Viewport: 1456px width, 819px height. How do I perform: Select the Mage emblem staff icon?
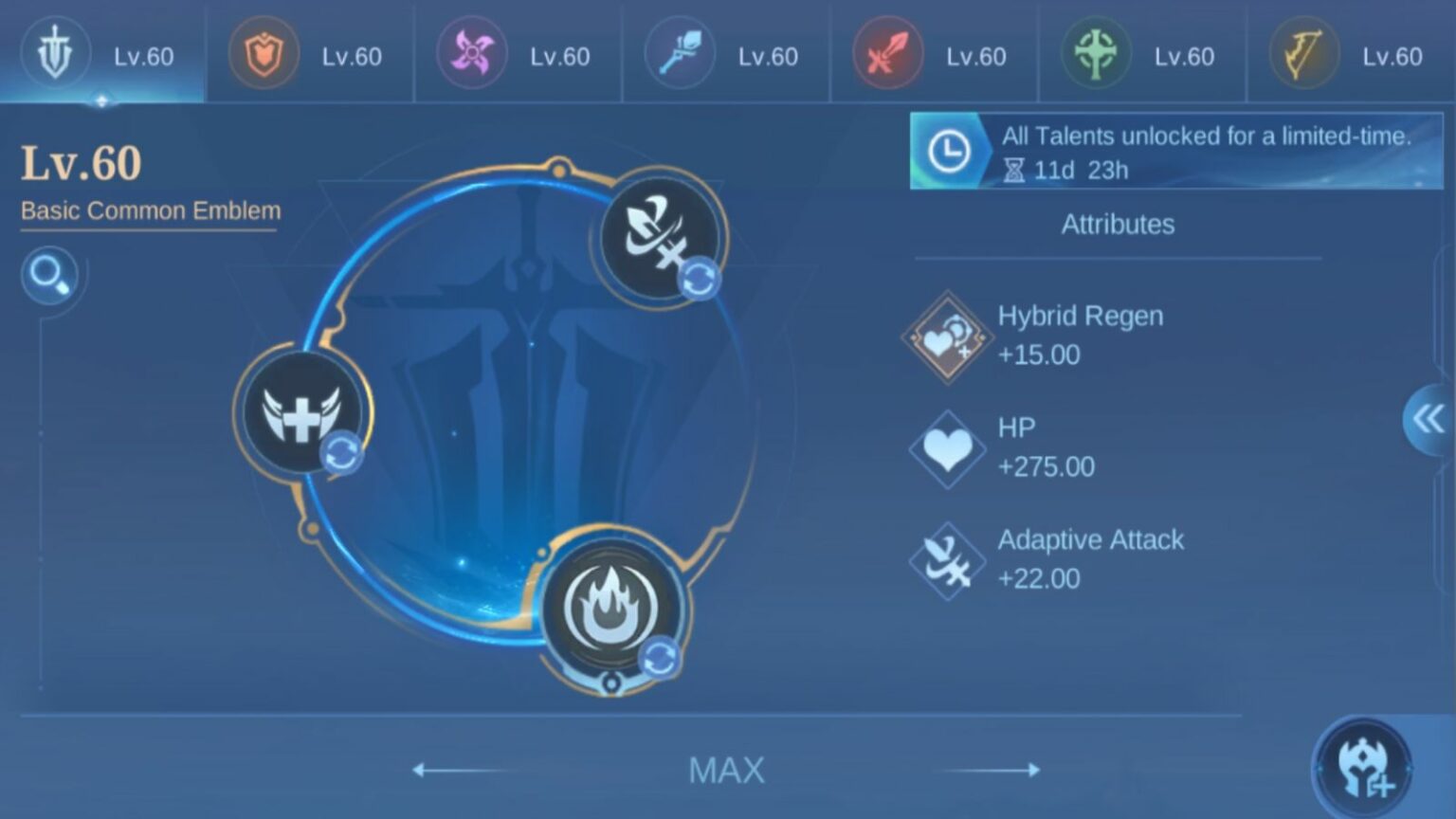tap(680, 54)
